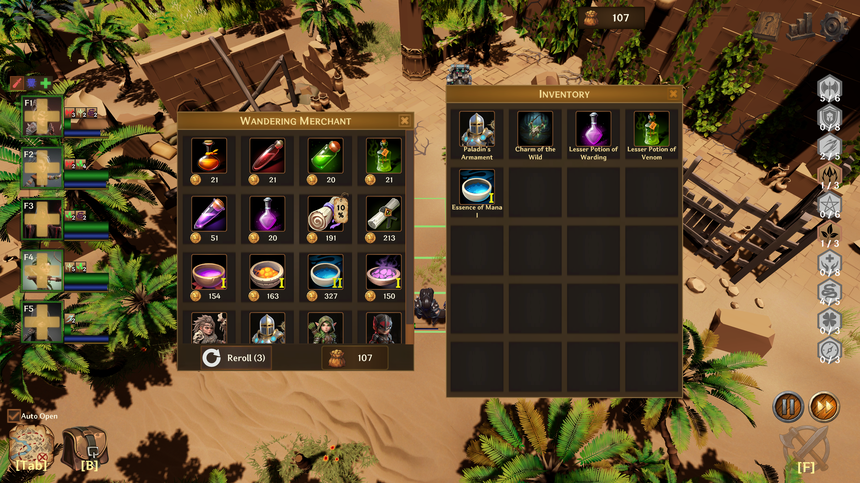
Task: Toggle the Auto Open checkbox
Action: pos(13,416)
